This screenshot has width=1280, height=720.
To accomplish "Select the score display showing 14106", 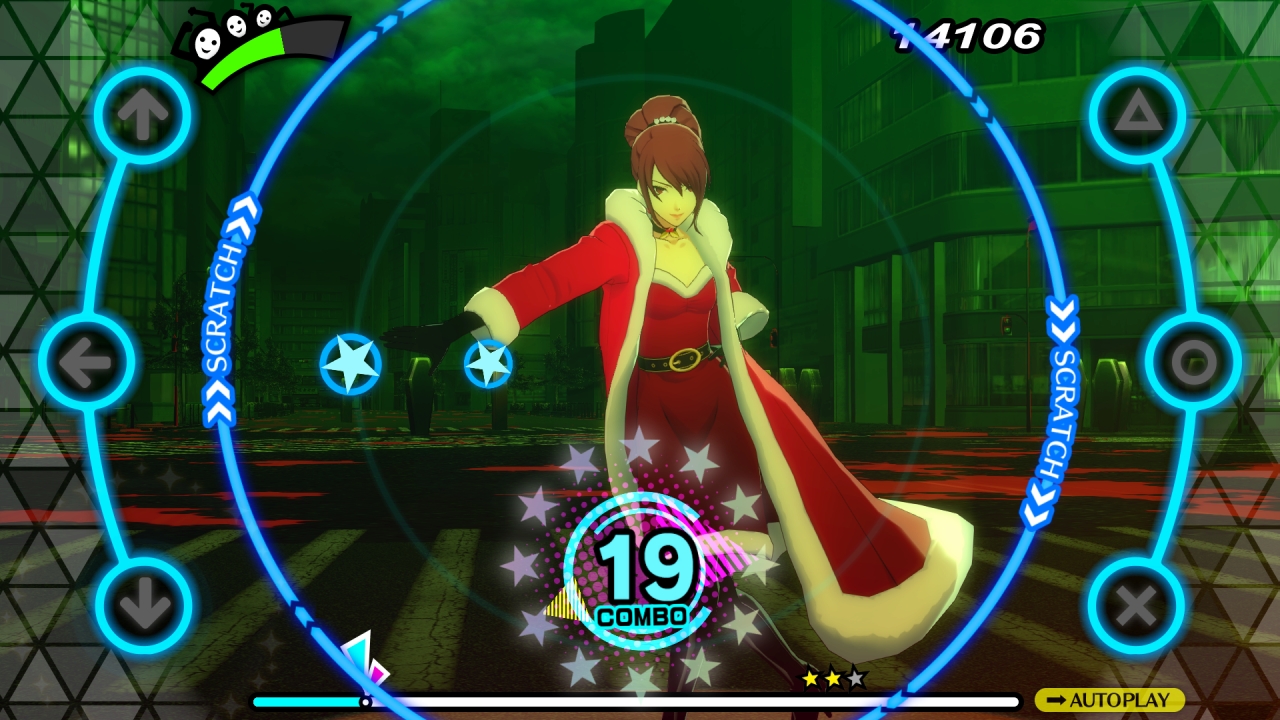I will tap(968, 36).
